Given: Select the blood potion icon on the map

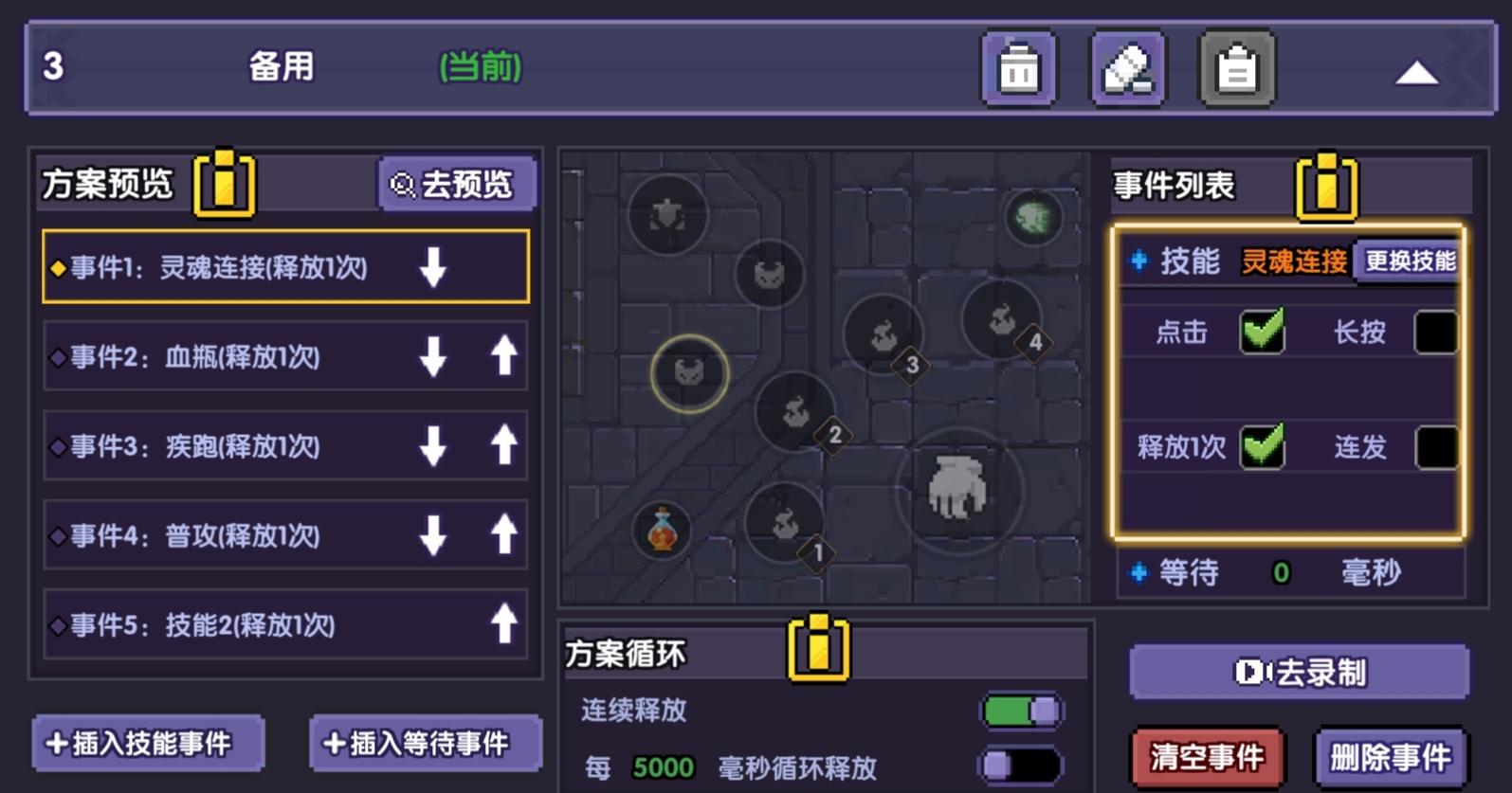Looking at the screenshot, I should tap(664, 532).
